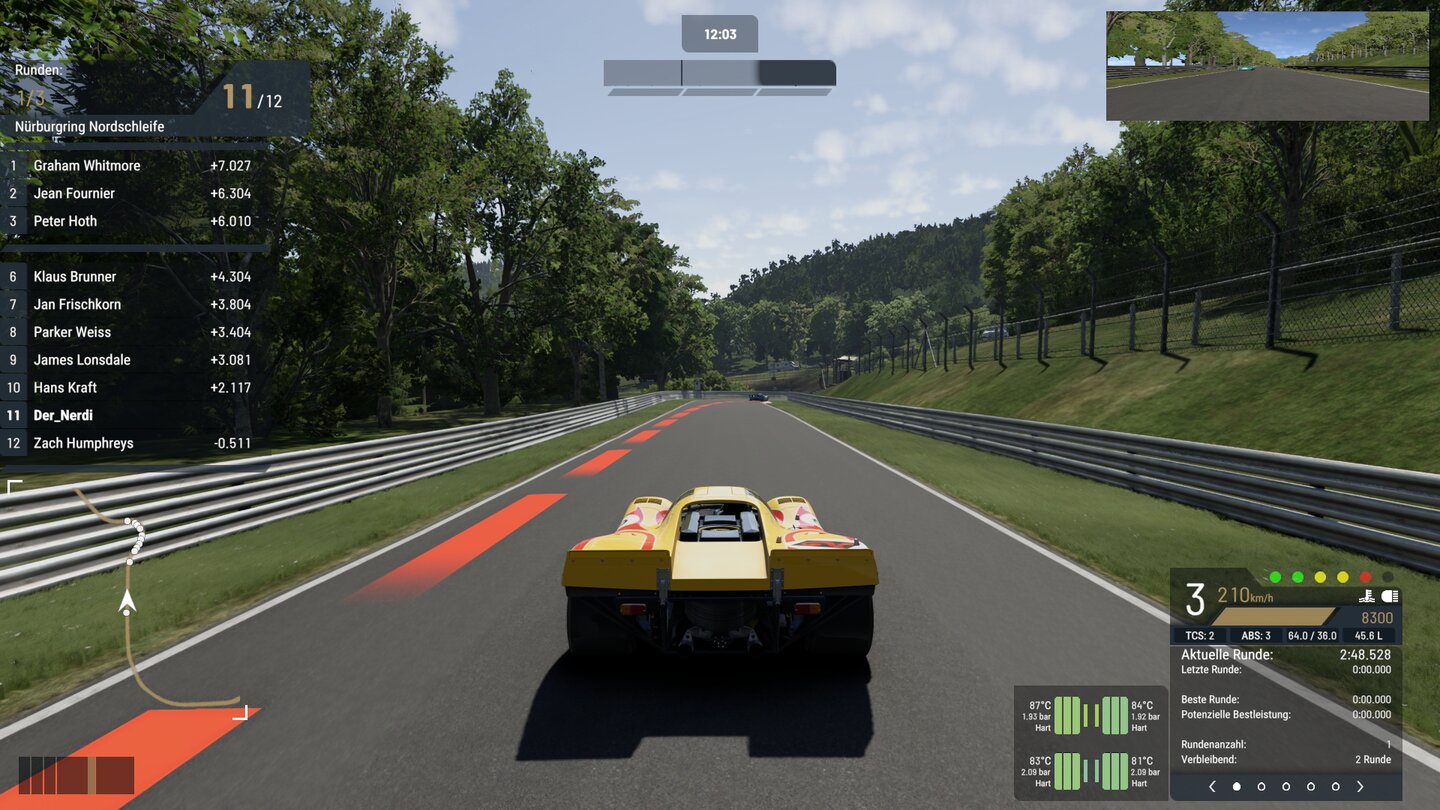Click the fuel readout showing 45.6 L
This screenshot has width=1440, height=810.
[1369, 635]
